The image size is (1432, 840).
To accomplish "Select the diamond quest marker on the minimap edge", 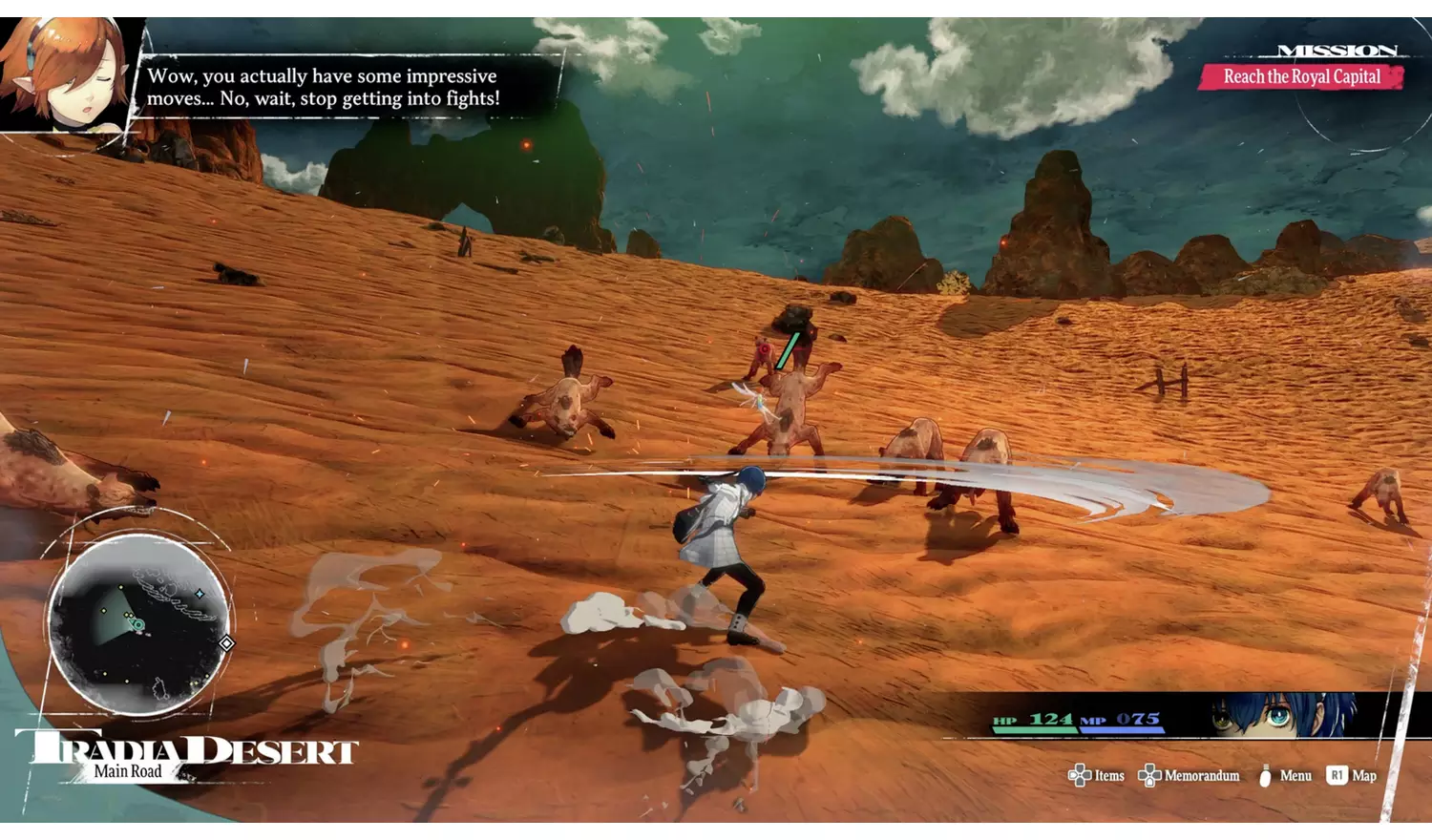I will tap(226, 642).
